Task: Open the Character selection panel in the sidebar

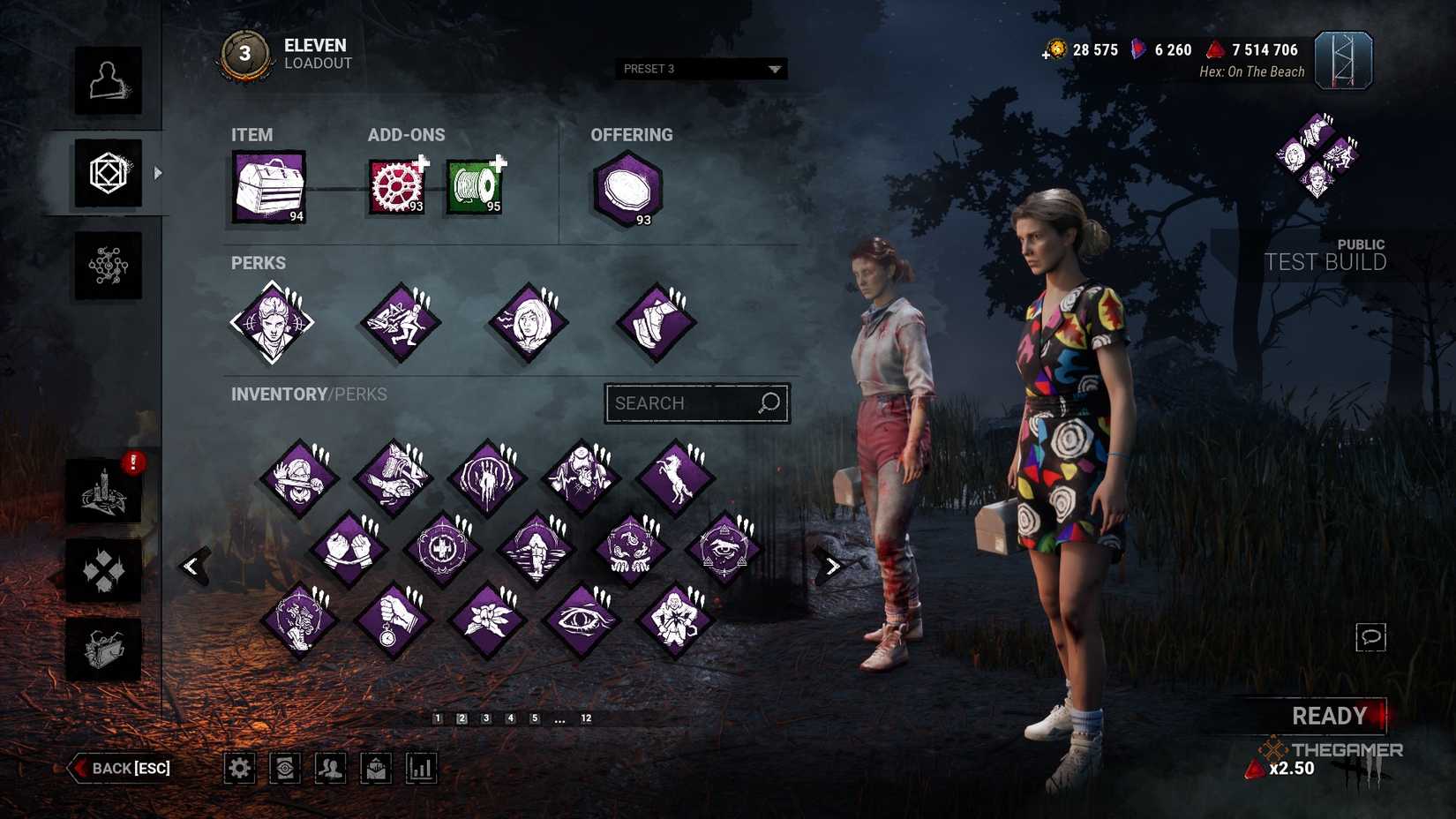Action: tap(109, 84)
